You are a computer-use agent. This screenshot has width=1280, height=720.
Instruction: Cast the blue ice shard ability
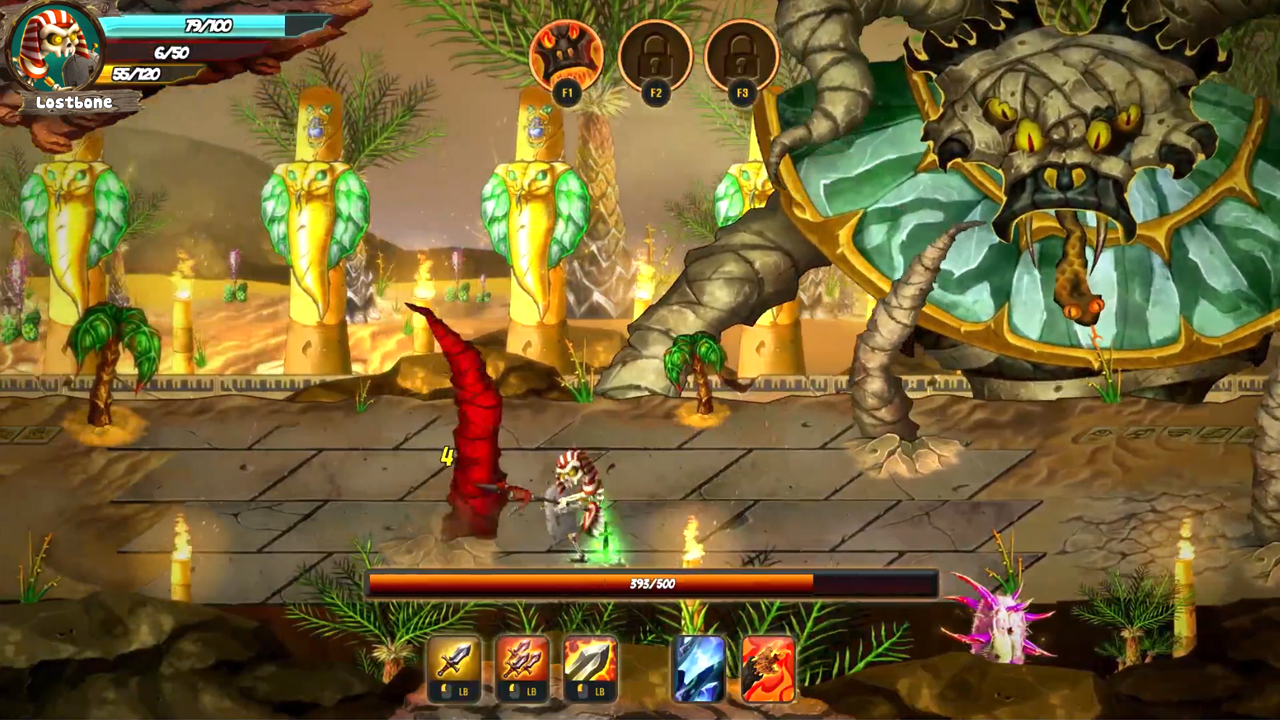click(x=698, y=668)
